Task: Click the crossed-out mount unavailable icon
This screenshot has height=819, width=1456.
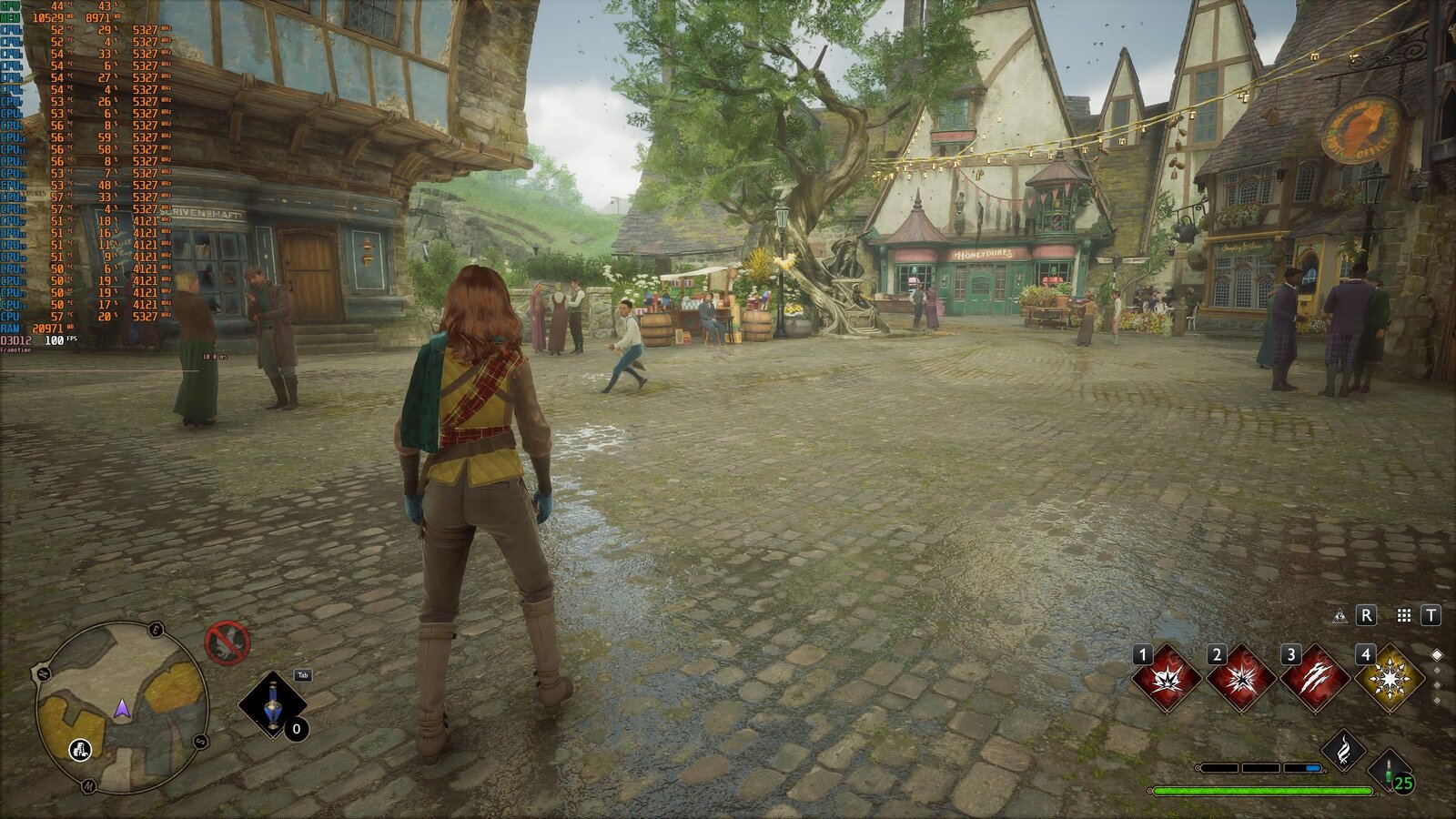Action: click(x=227, y=642)
